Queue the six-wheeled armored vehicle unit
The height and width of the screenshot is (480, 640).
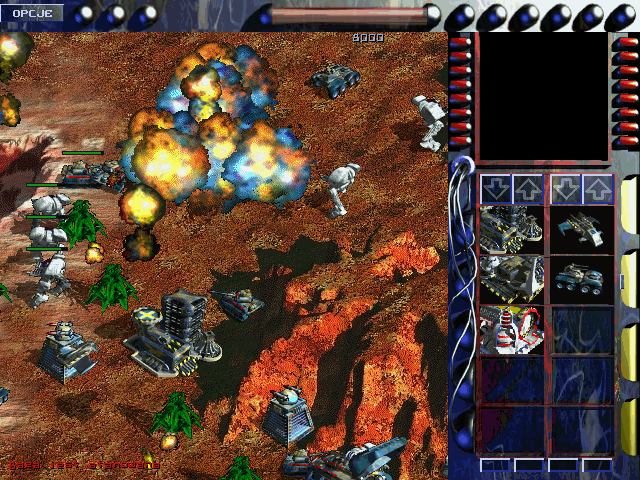click(x=581, y=279)
